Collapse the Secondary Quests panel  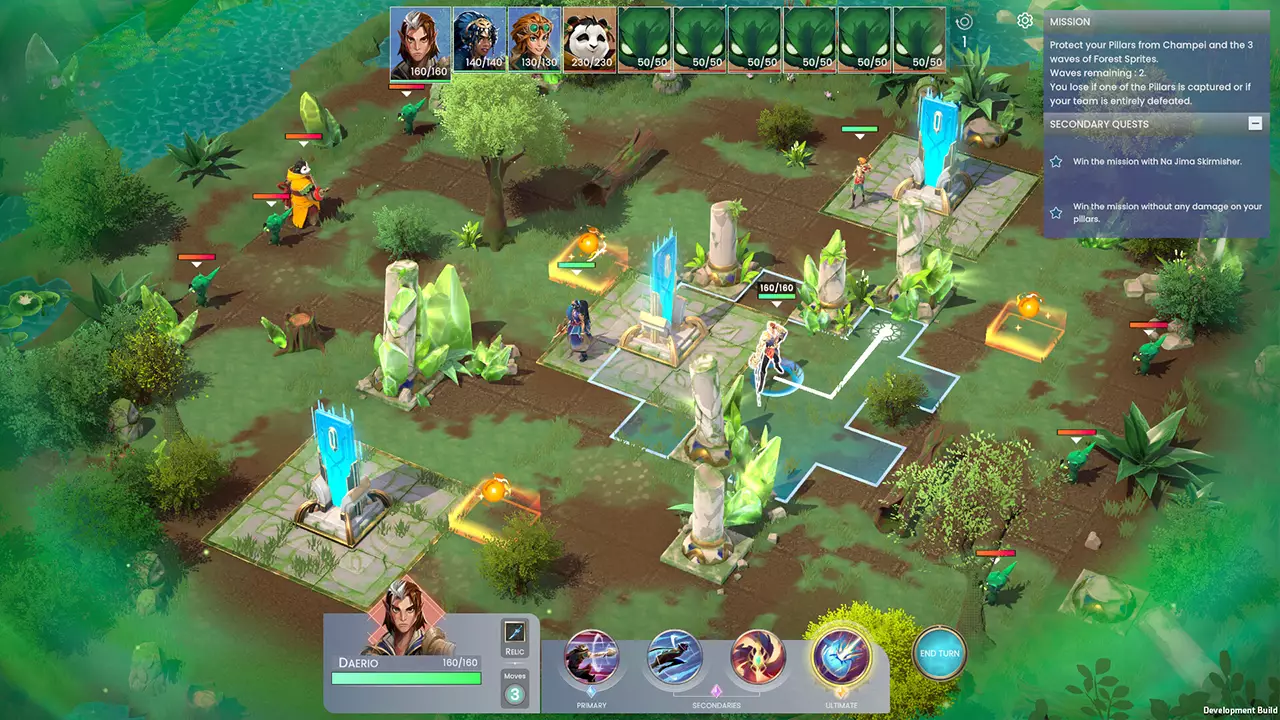1255,123
